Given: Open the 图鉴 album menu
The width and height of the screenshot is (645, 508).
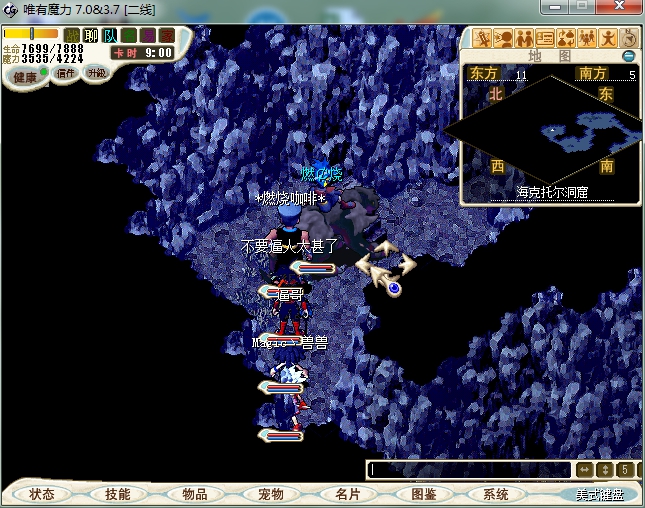Looking at the screenshot, I should pyautogui.click(x=422, y=494).
